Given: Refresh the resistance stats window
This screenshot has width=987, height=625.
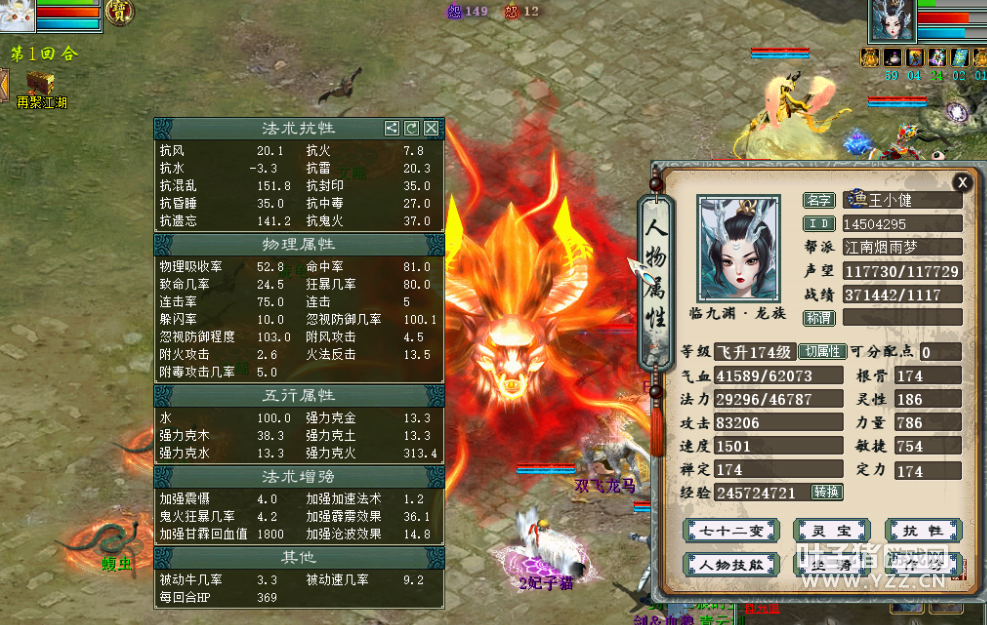Looking at the screenshot, I should coord(412,128).
